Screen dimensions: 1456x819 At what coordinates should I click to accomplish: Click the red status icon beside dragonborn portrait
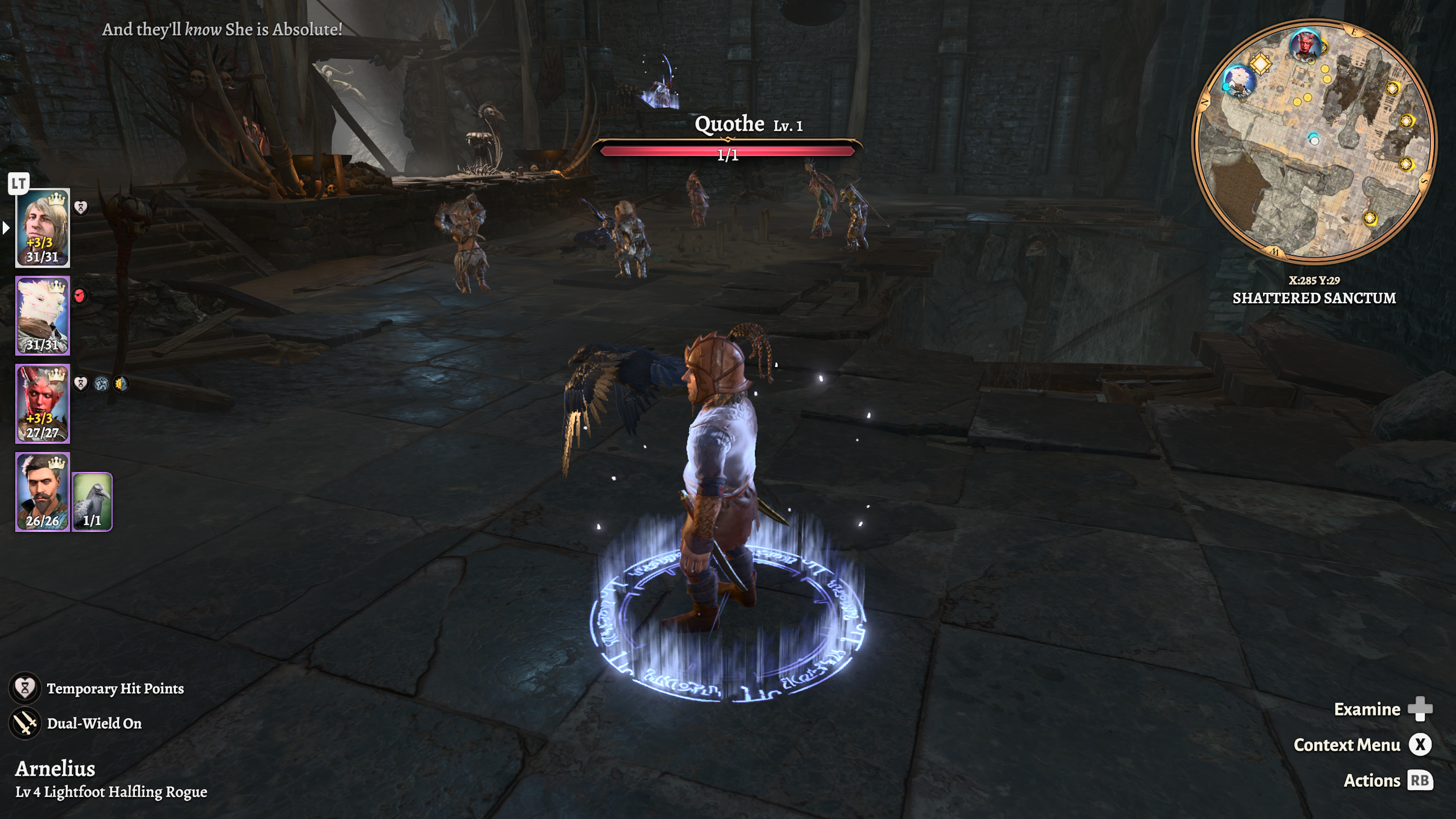coord(80,296)
